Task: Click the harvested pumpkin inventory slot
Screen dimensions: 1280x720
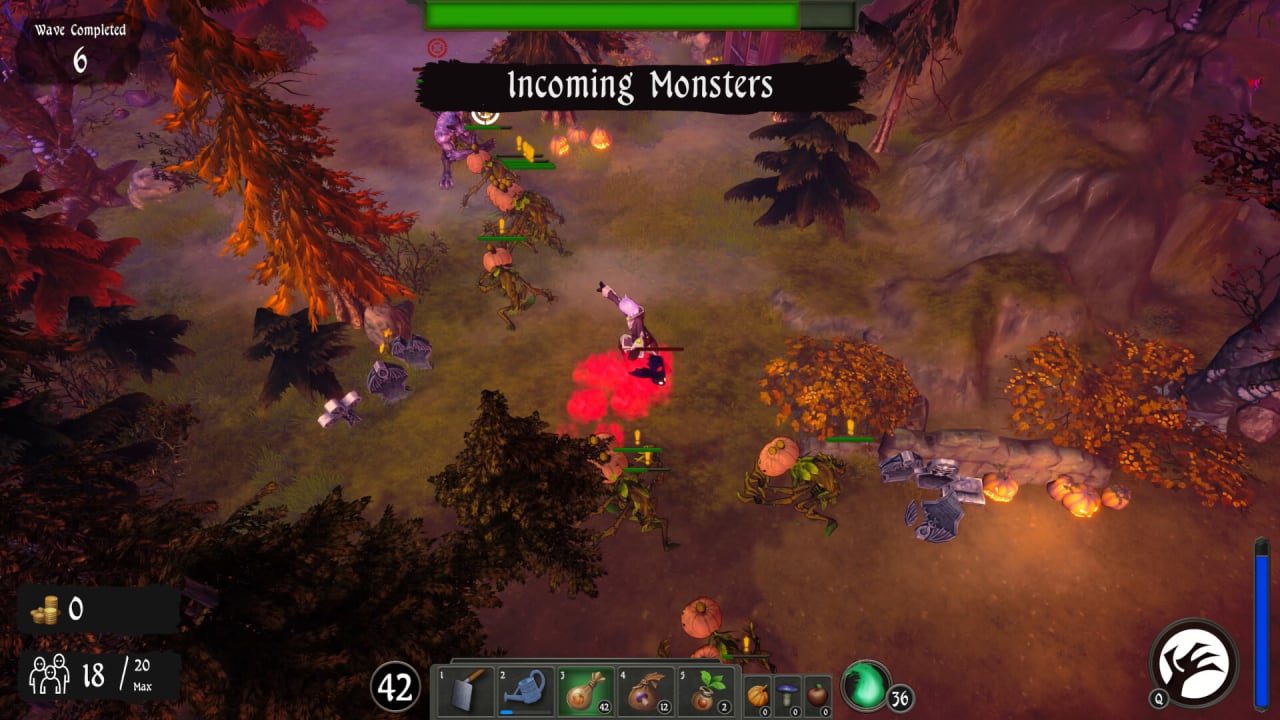Action: click(x=758, y=694)
